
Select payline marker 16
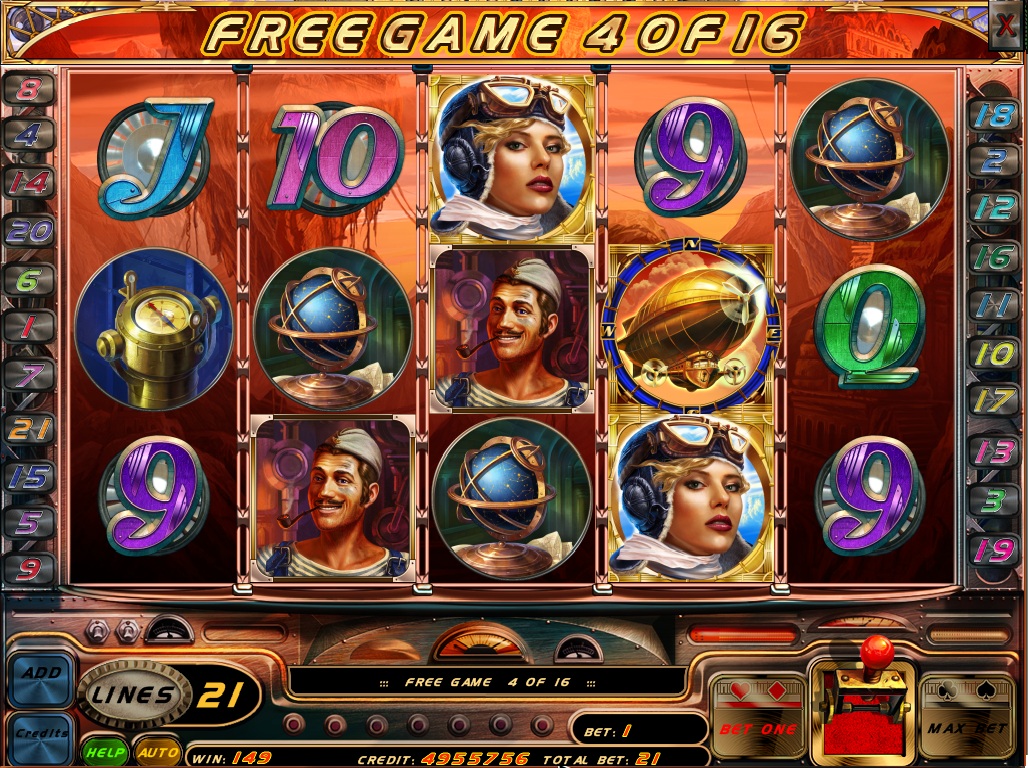pyautogui.click(x=995, y=257)
